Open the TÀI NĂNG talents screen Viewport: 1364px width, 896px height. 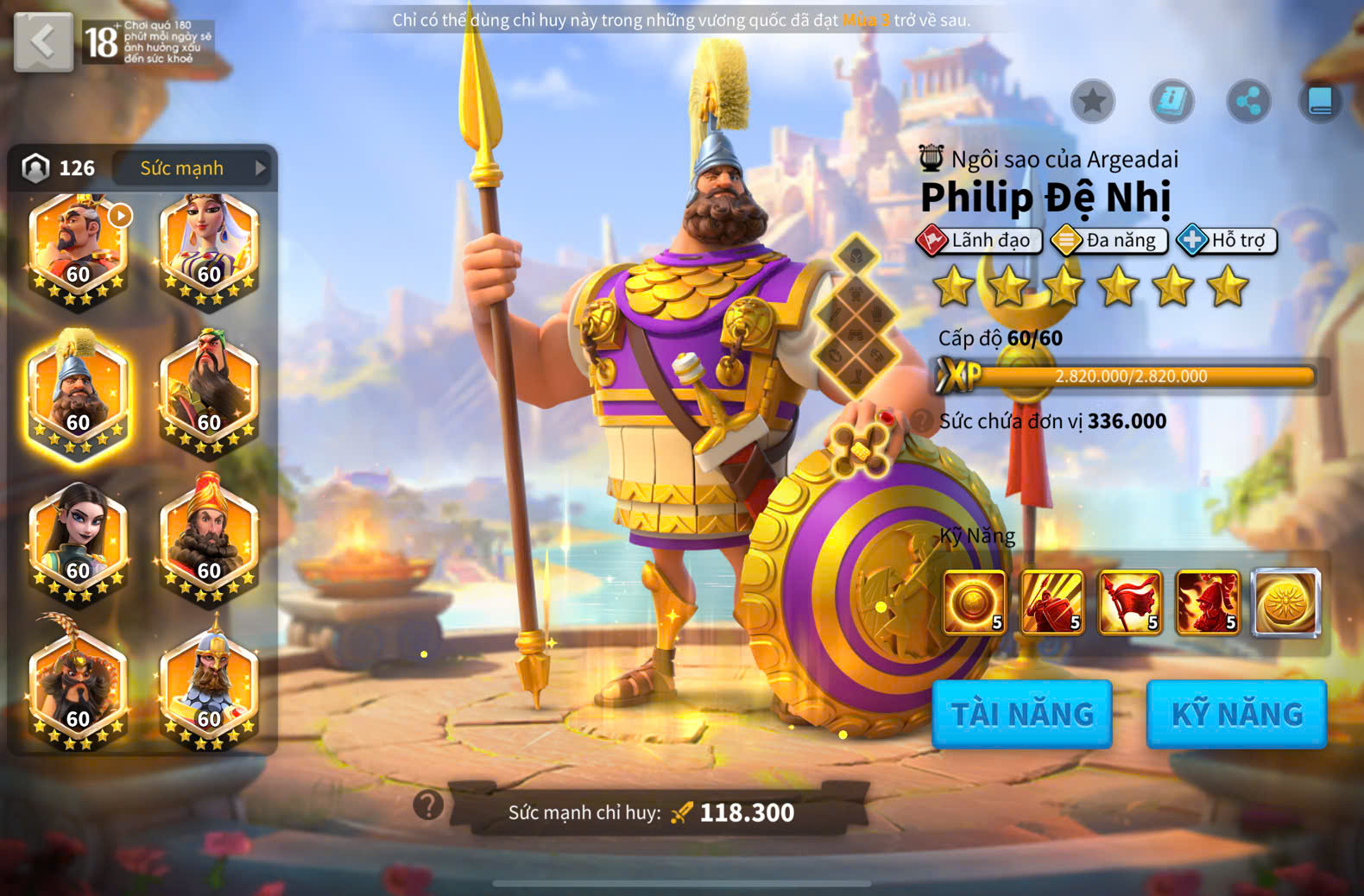tap(1022, 714)
